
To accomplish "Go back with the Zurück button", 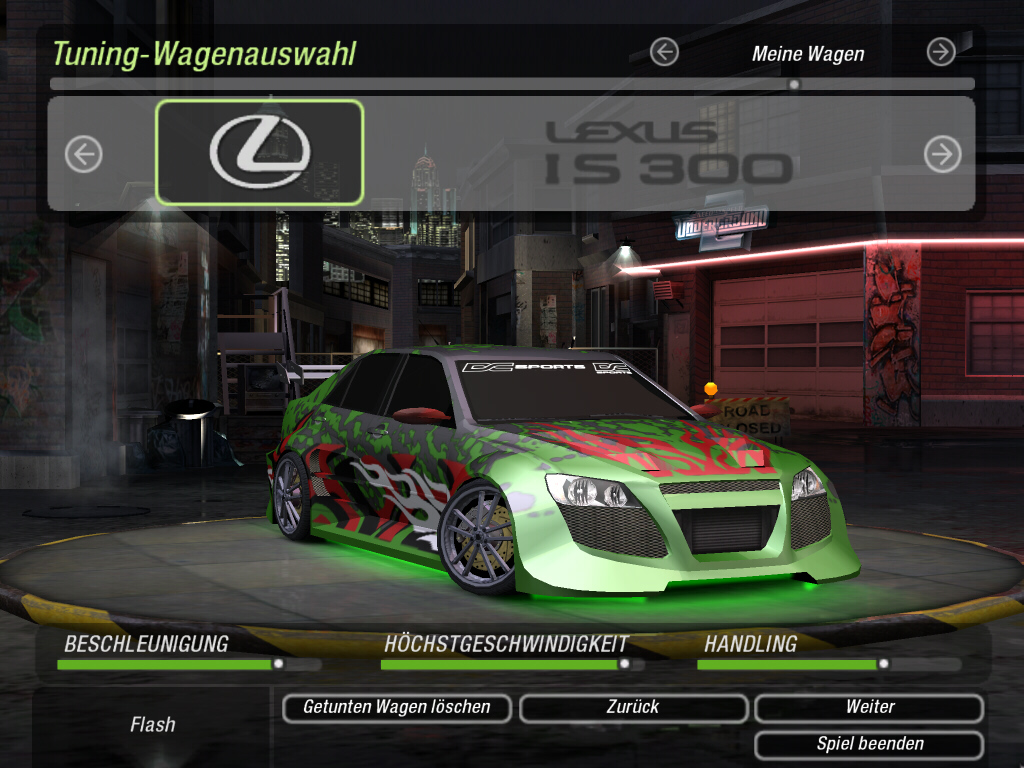I will 633,708.
